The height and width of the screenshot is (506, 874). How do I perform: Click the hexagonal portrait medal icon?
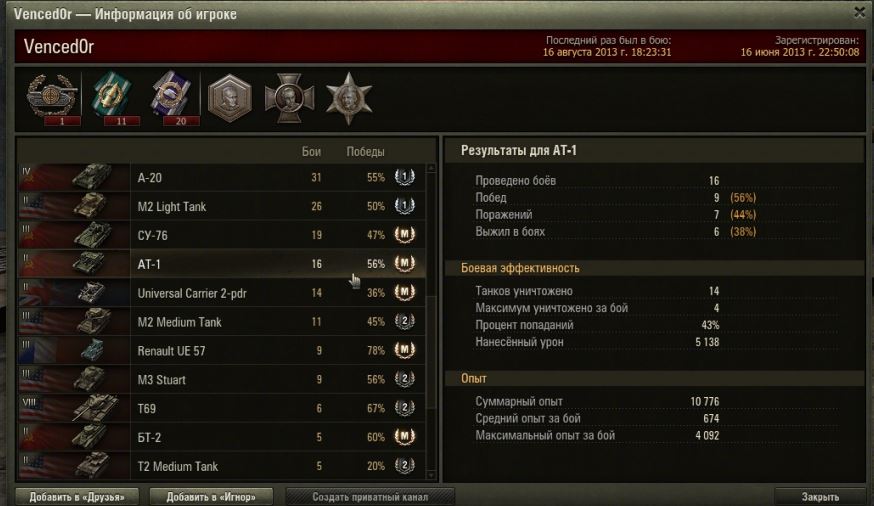click(x=228, y=98)
